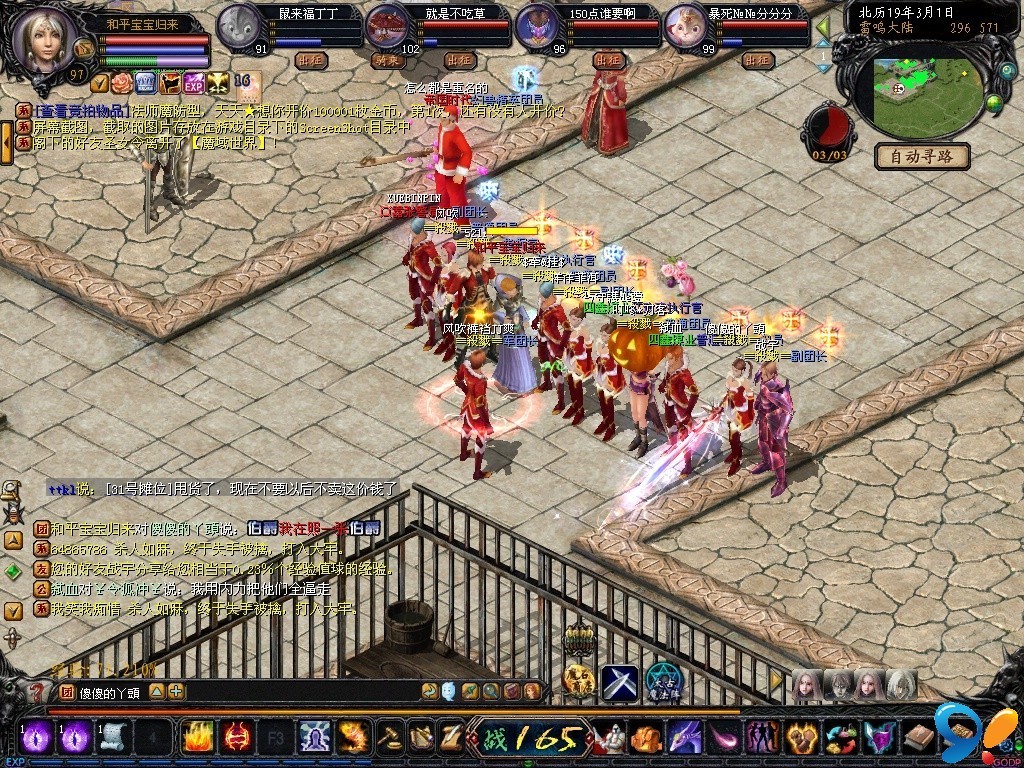Click the crossed swords skill button
Screen dimensions: 1024x768
[619, 682]
